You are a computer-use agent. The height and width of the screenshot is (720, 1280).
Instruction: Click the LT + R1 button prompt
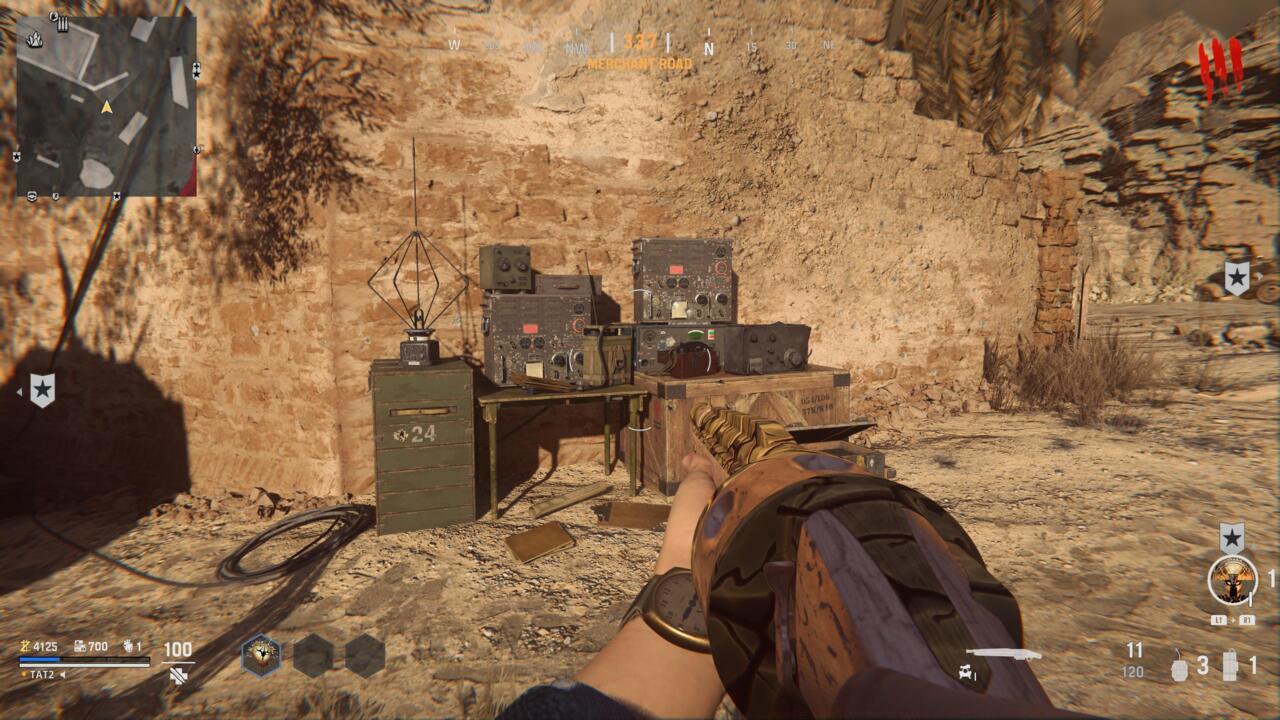[x=1233, y=620]
